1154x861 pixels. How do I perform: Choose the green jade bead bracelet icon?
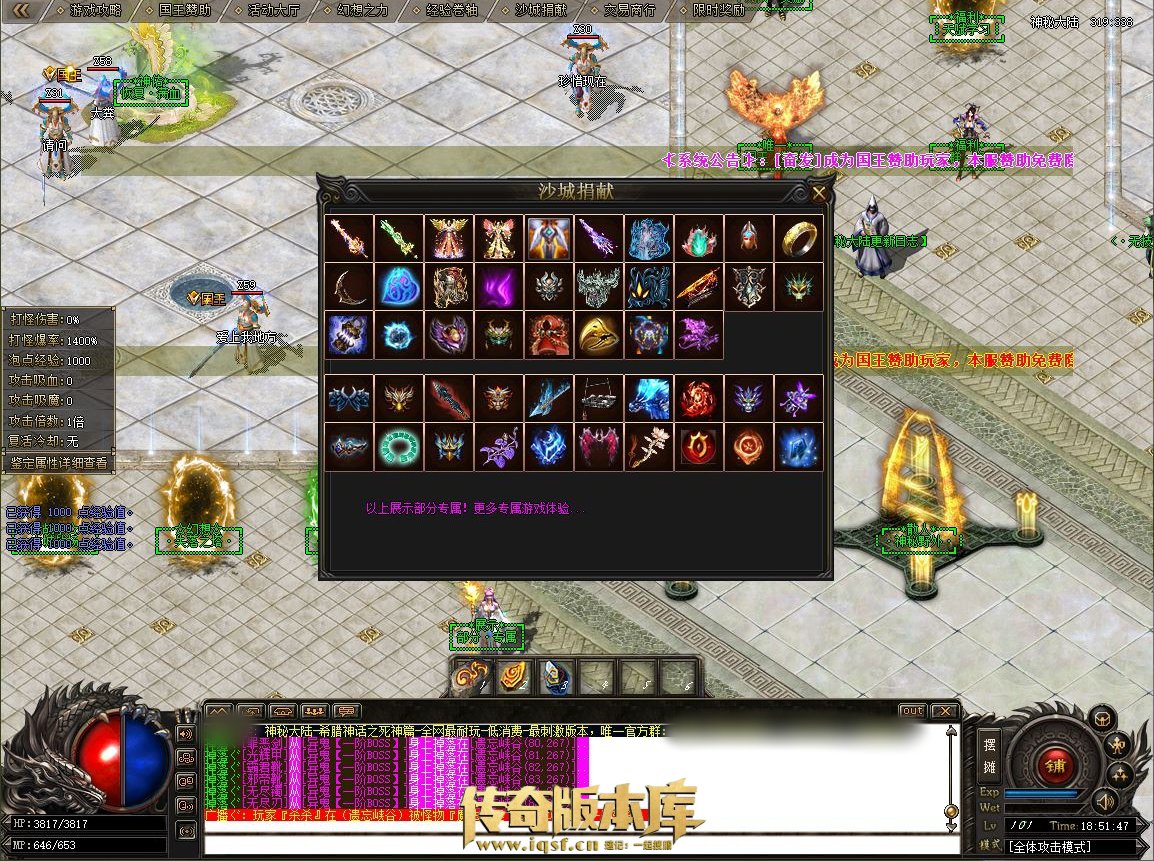coord(399,447)
